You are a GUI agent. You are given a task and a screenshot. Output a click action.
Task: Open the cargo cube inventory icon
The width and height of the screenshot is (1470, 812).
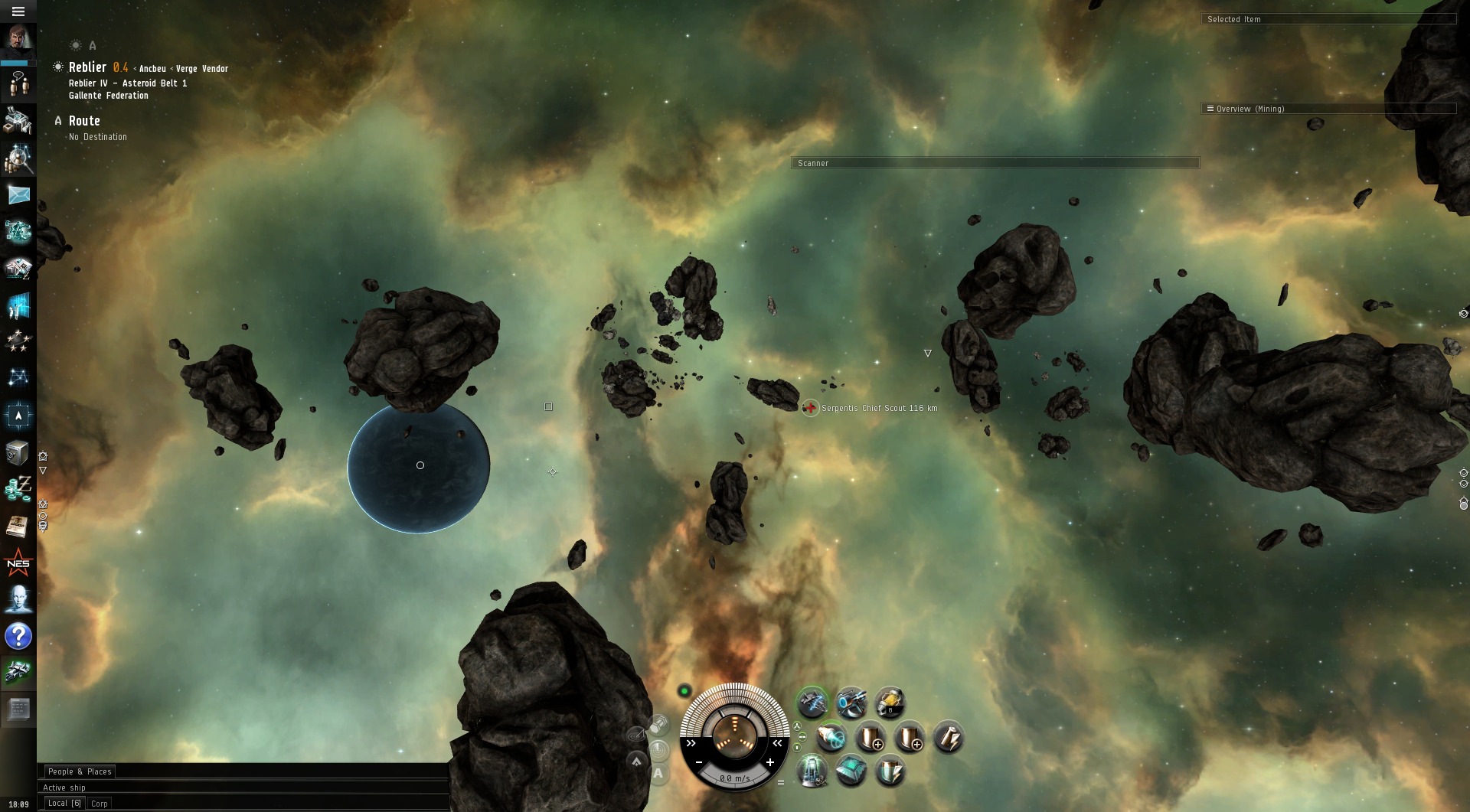pyautogui.click(x=18, y=453)
